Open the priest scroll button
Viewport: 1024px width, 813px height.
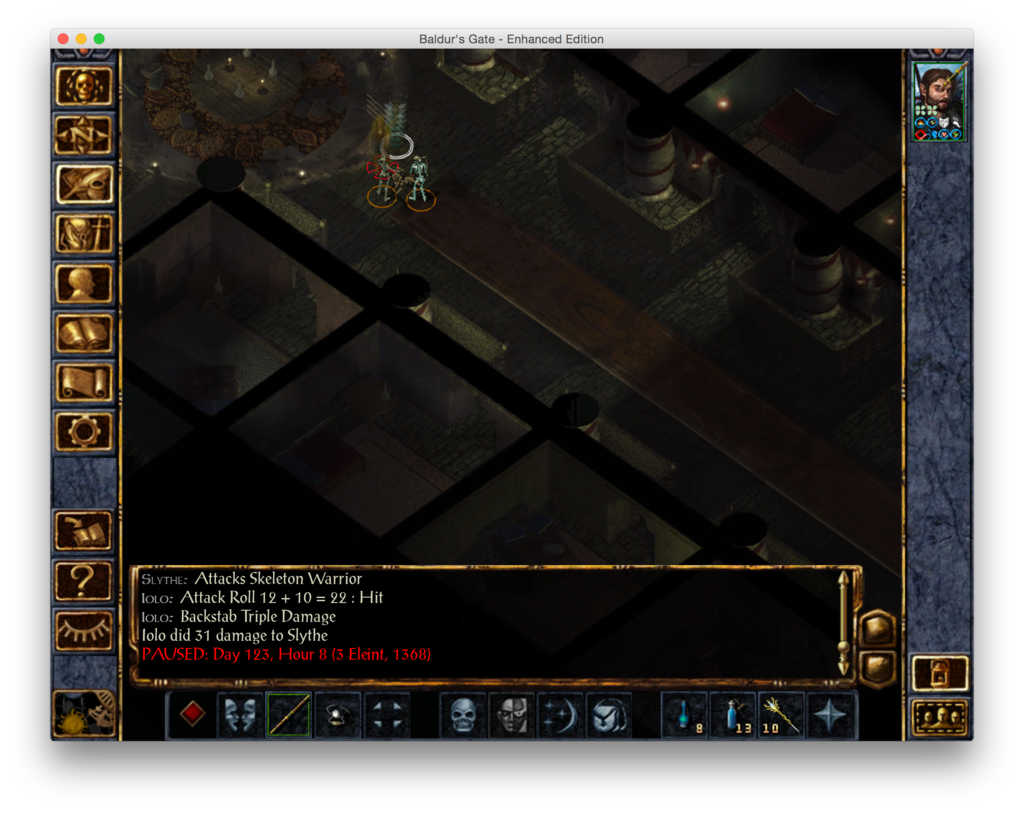[x=83, y=382]
